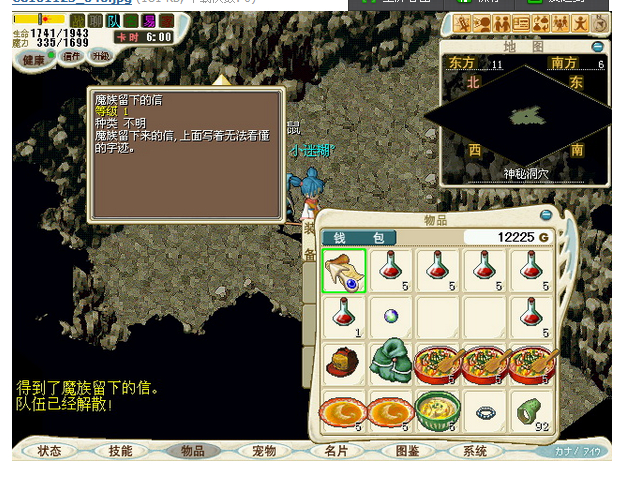Minimize the 物品 inventory panel

coord(546,214)
